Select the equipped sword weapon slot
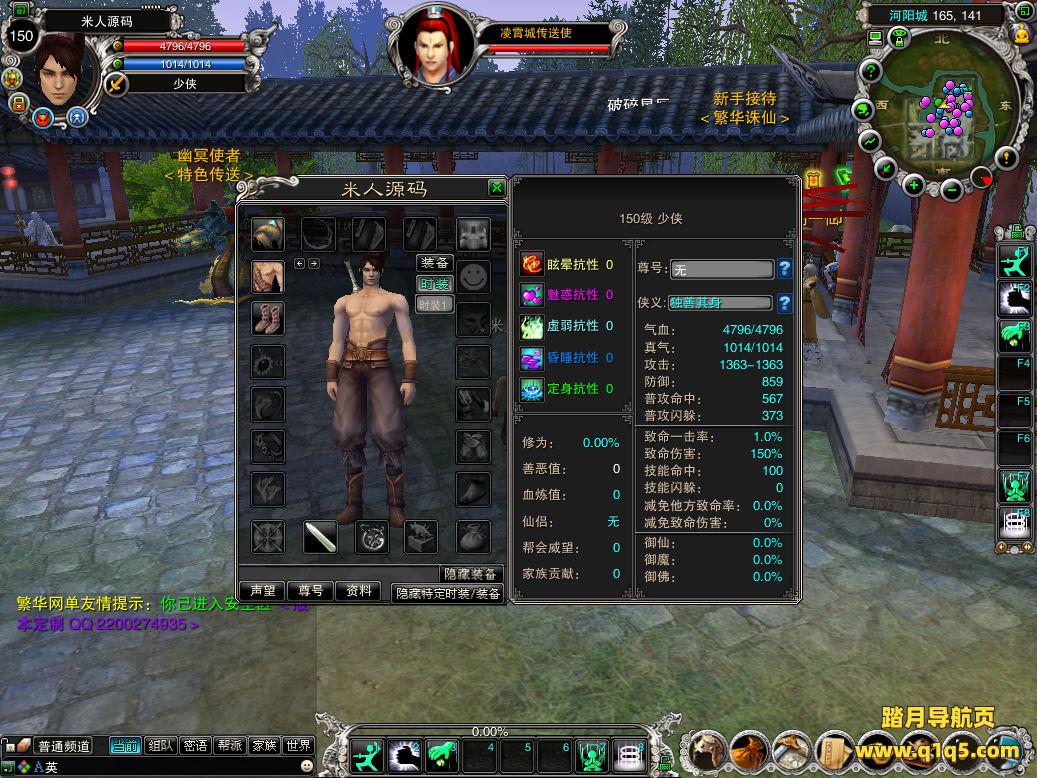 320,537
